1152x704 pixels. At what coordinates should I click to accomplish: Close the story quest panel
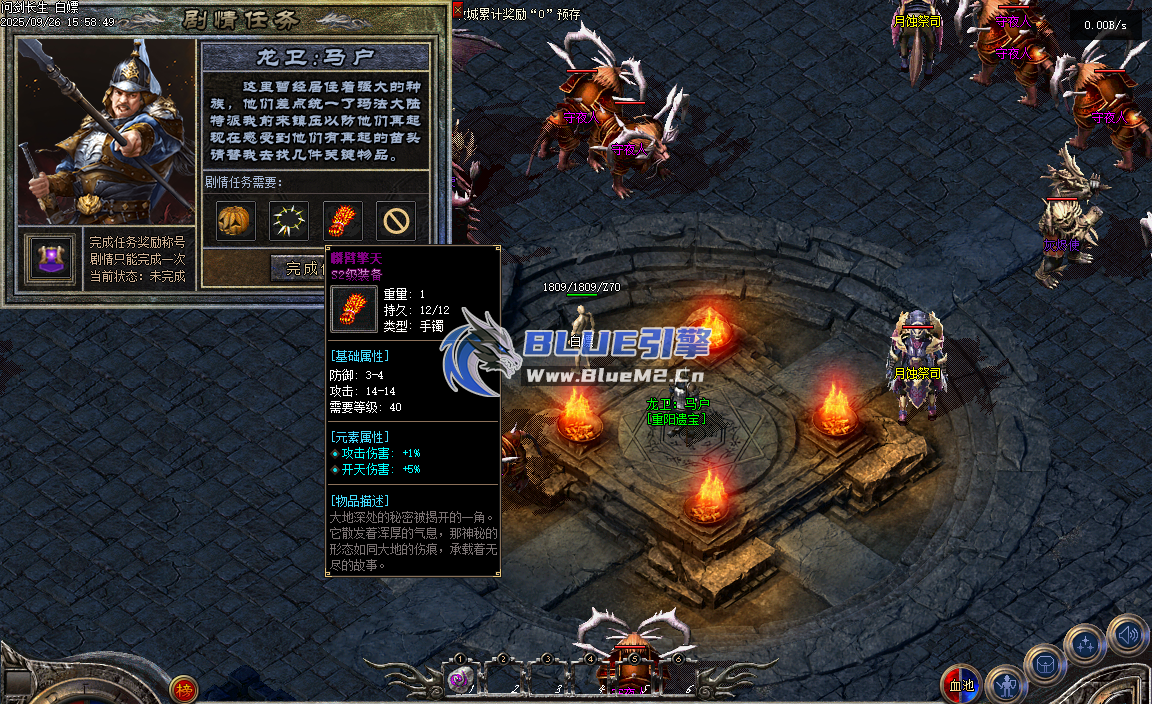click(x=458, y=11)
